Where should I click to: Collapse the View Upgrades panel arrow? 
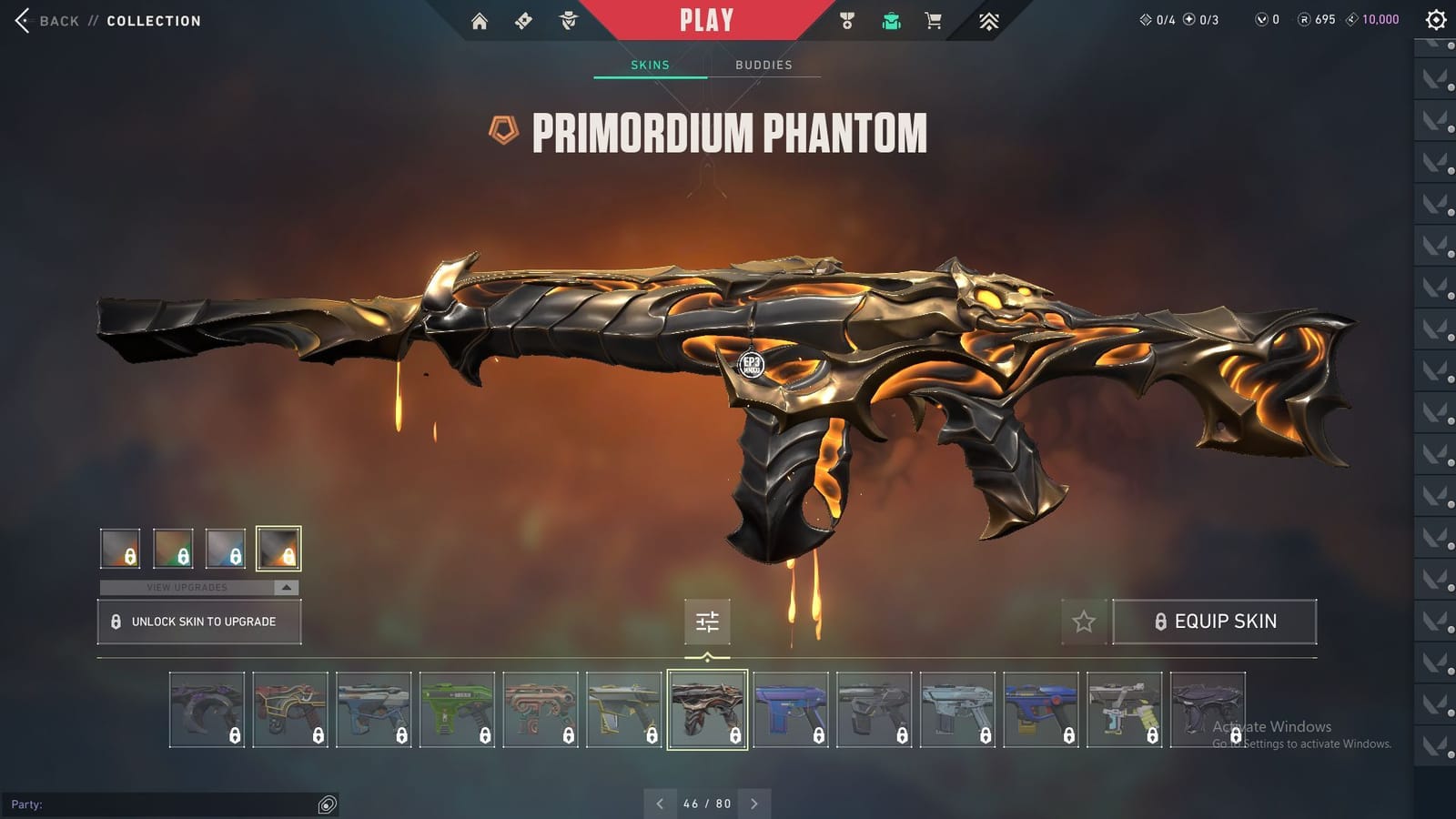[285, 587]
